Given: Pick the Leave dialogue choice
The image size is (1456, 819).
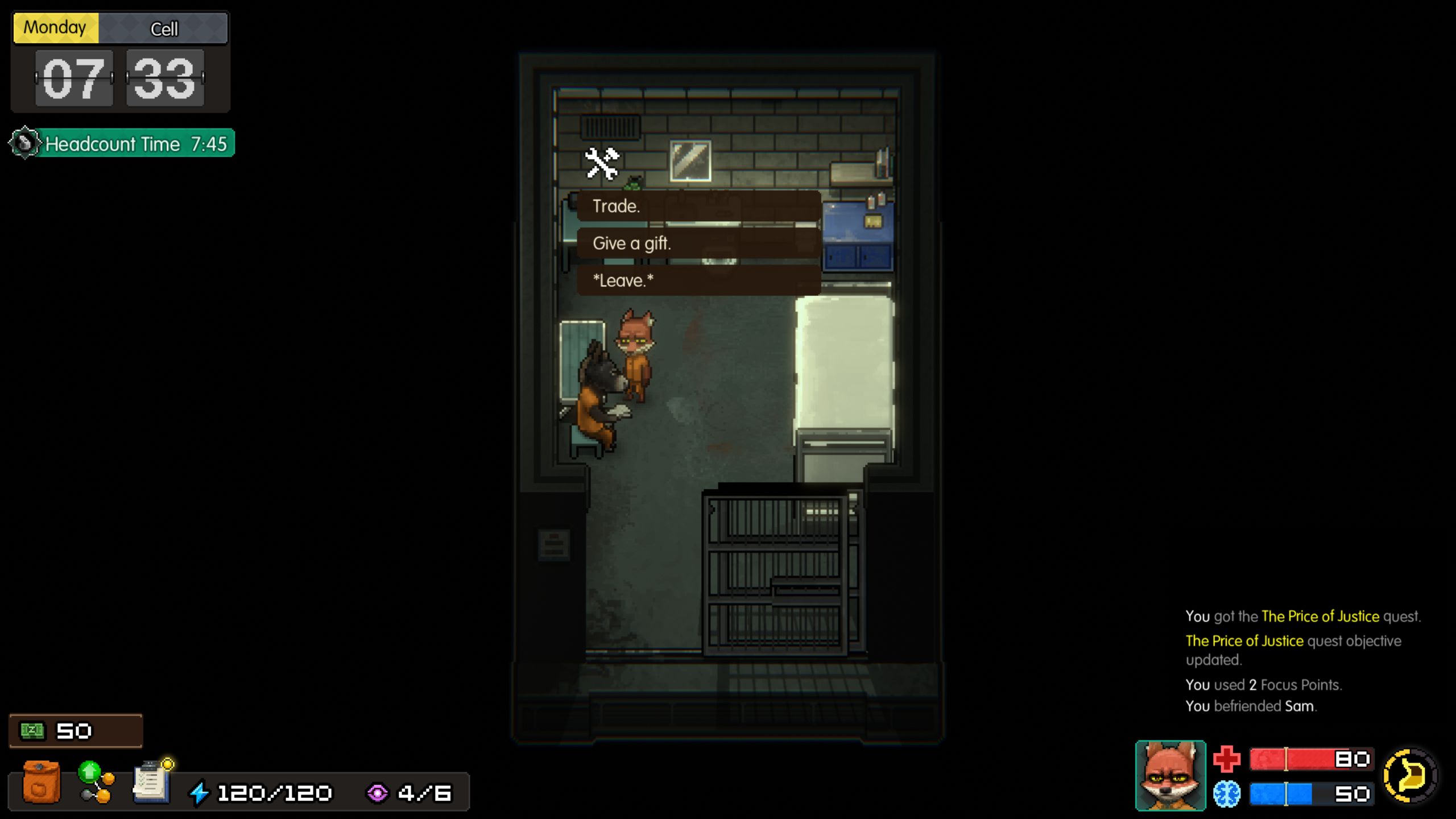Looking at the screenshot, I should (x=698, y=280).
